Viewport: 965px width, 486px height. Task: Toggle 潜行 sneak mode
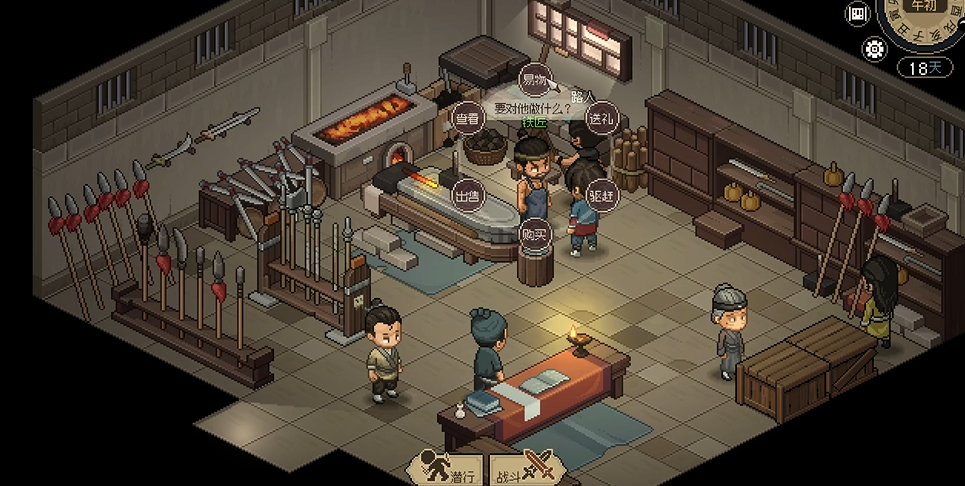pyautogui.click(x=447, y=466)
